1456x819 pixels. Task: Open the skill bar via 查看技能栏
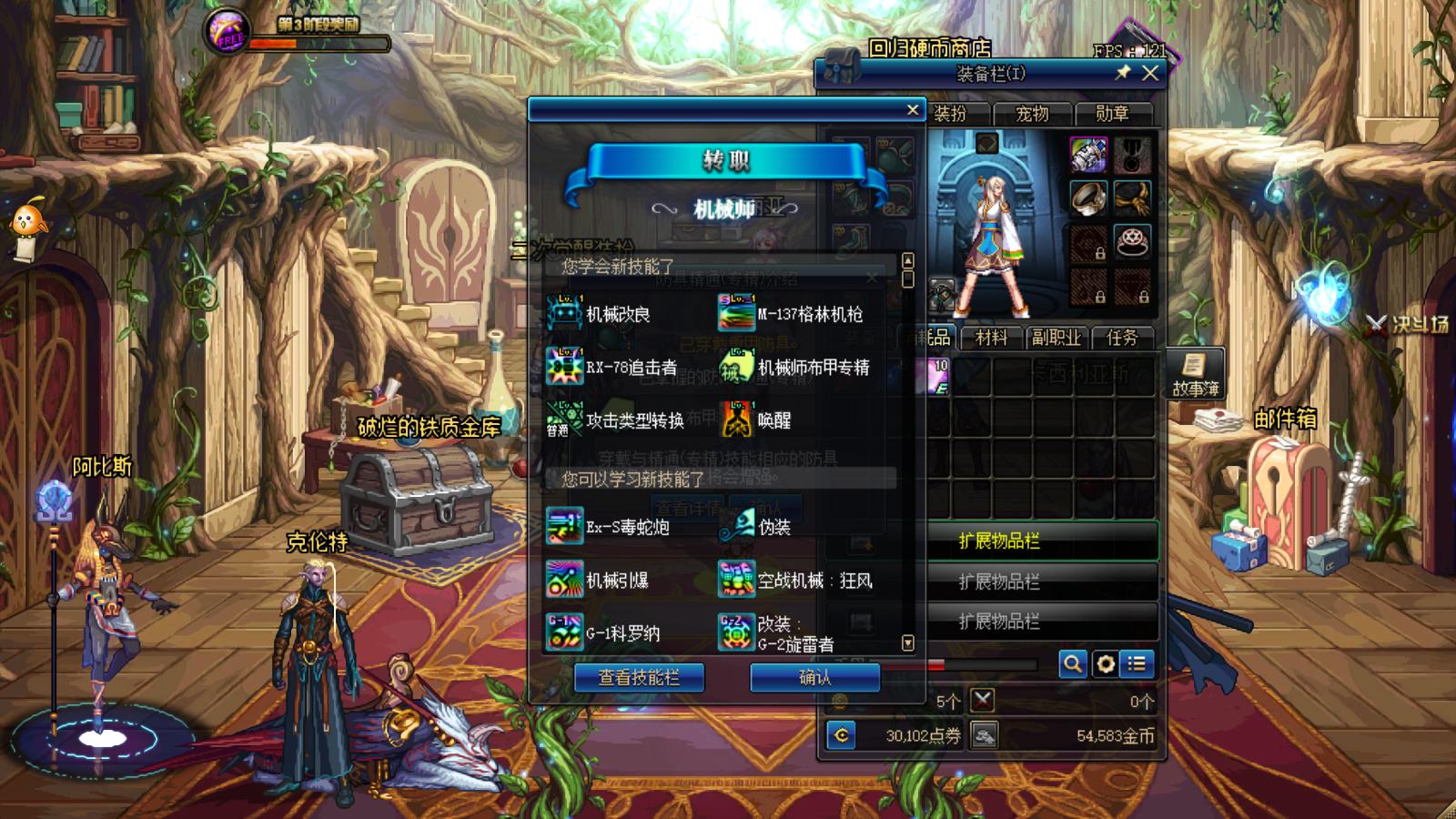coord(639,677)
